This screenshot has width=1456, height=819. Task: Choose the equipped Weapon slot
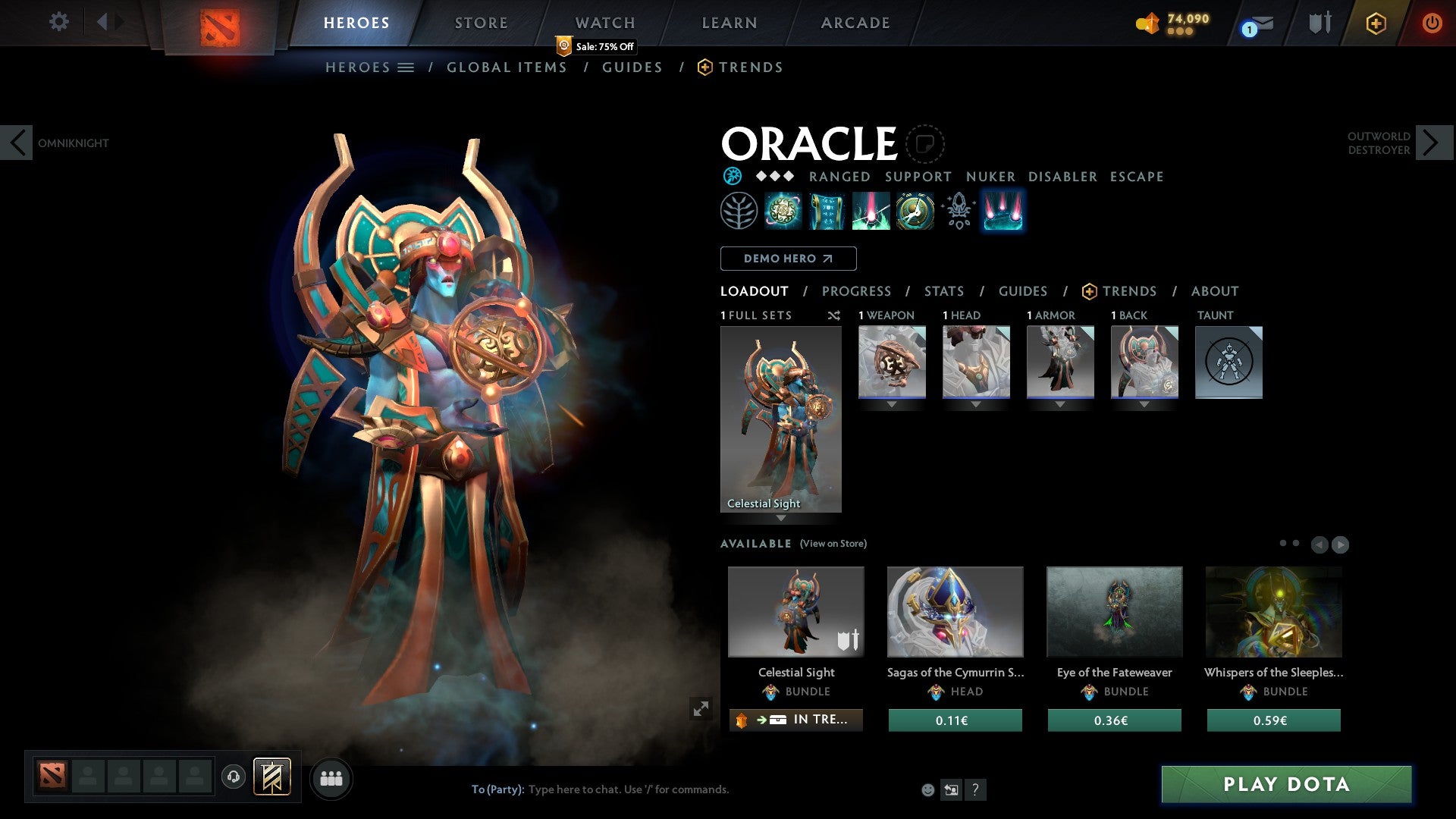pos(892,362)
